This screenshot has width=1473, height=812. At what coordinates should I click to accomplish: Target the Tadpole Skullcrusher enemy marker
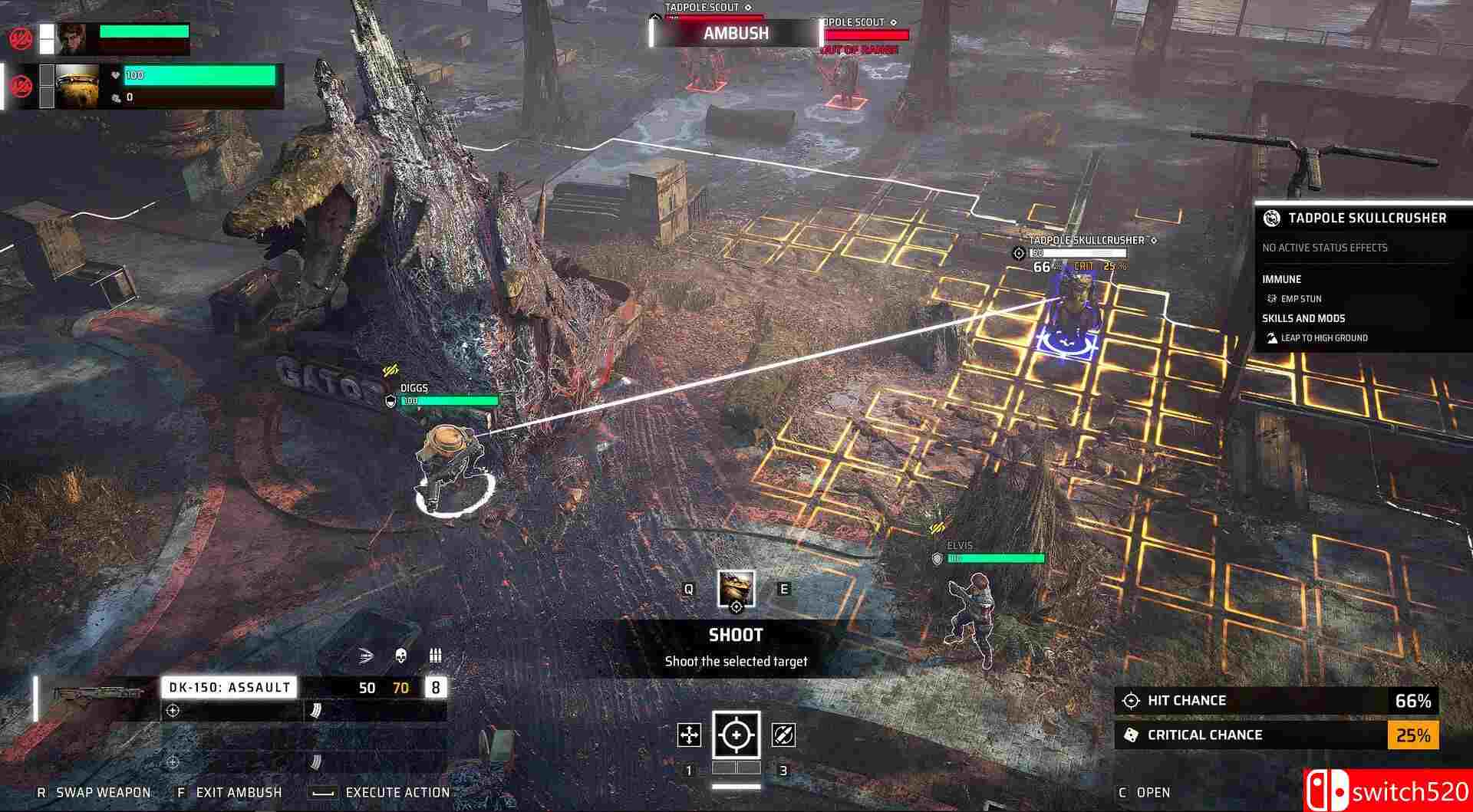pyautogui.click(x=1076, y=314)
